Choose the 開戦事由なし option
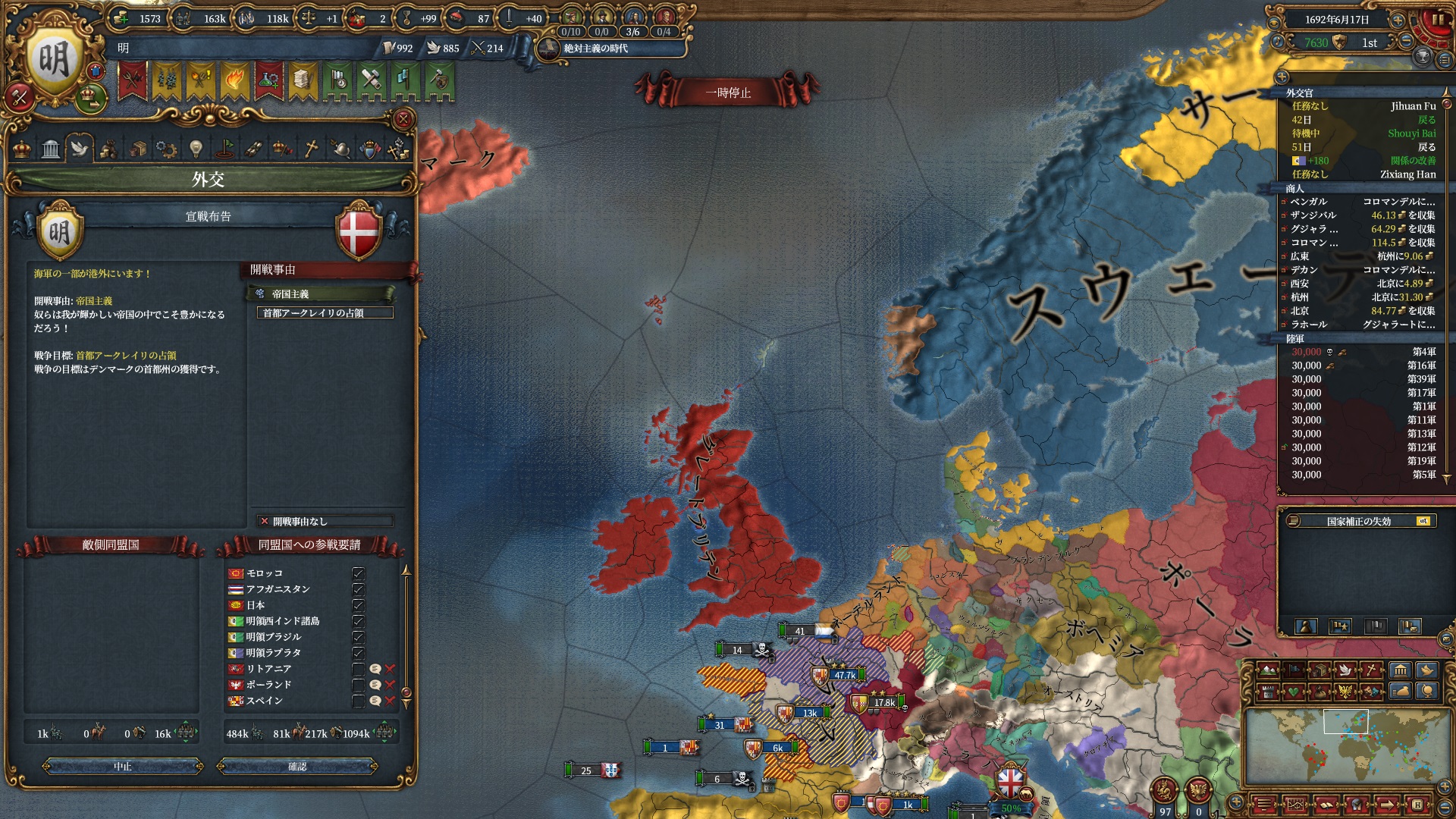This screenshot has height=819, width=1456. (x=325, y=521)
